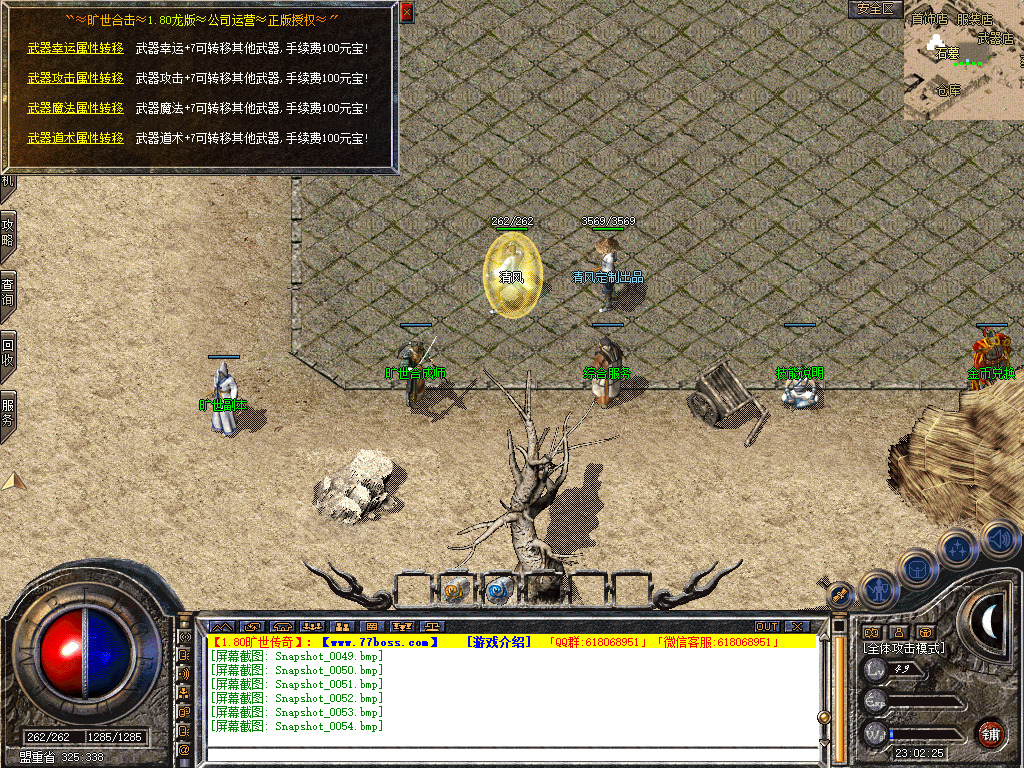
Task: Click the OUT button above the chat
Action: (767, 627)
